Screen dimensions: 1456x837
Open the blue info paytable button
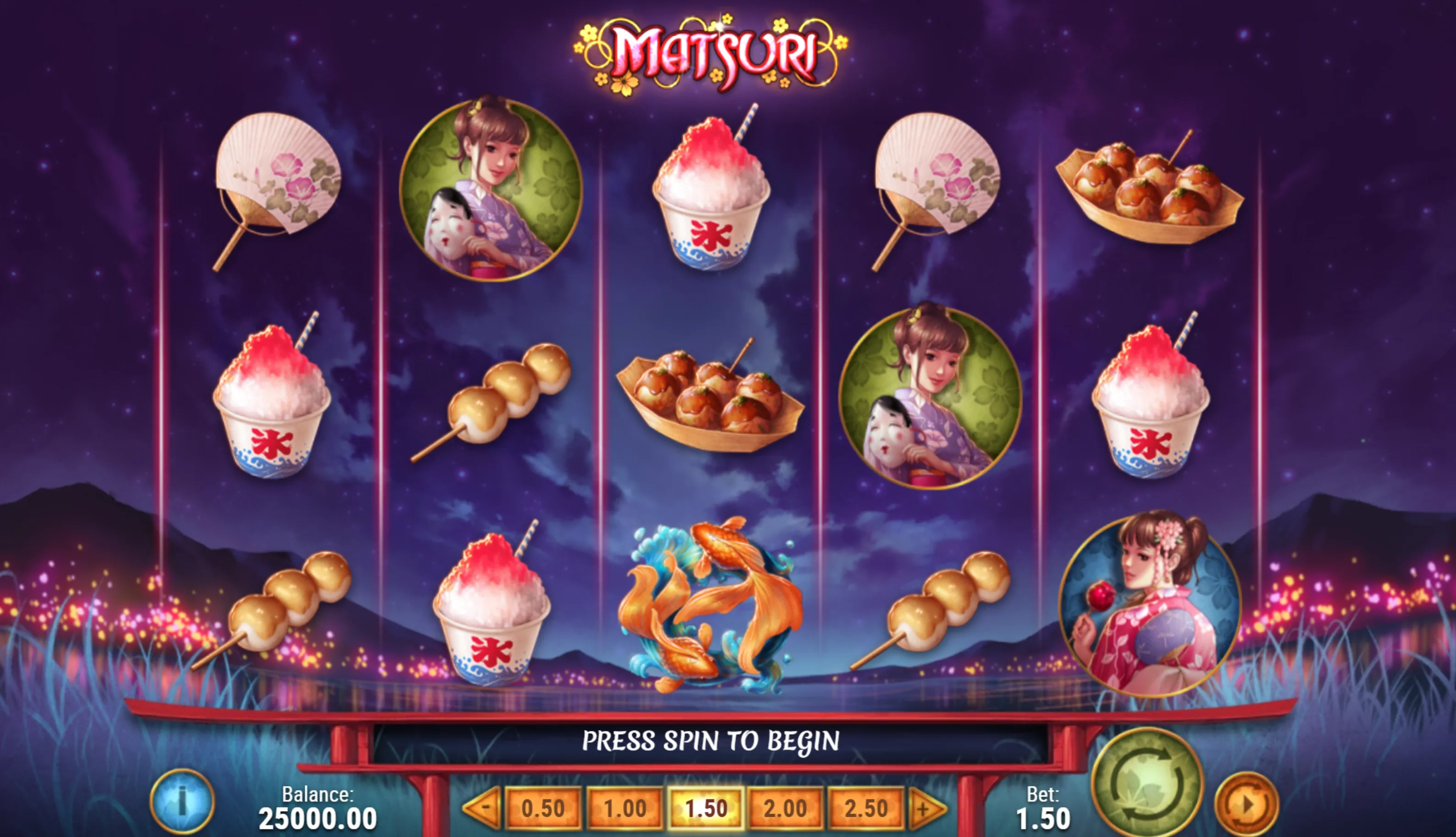[182, 801]
